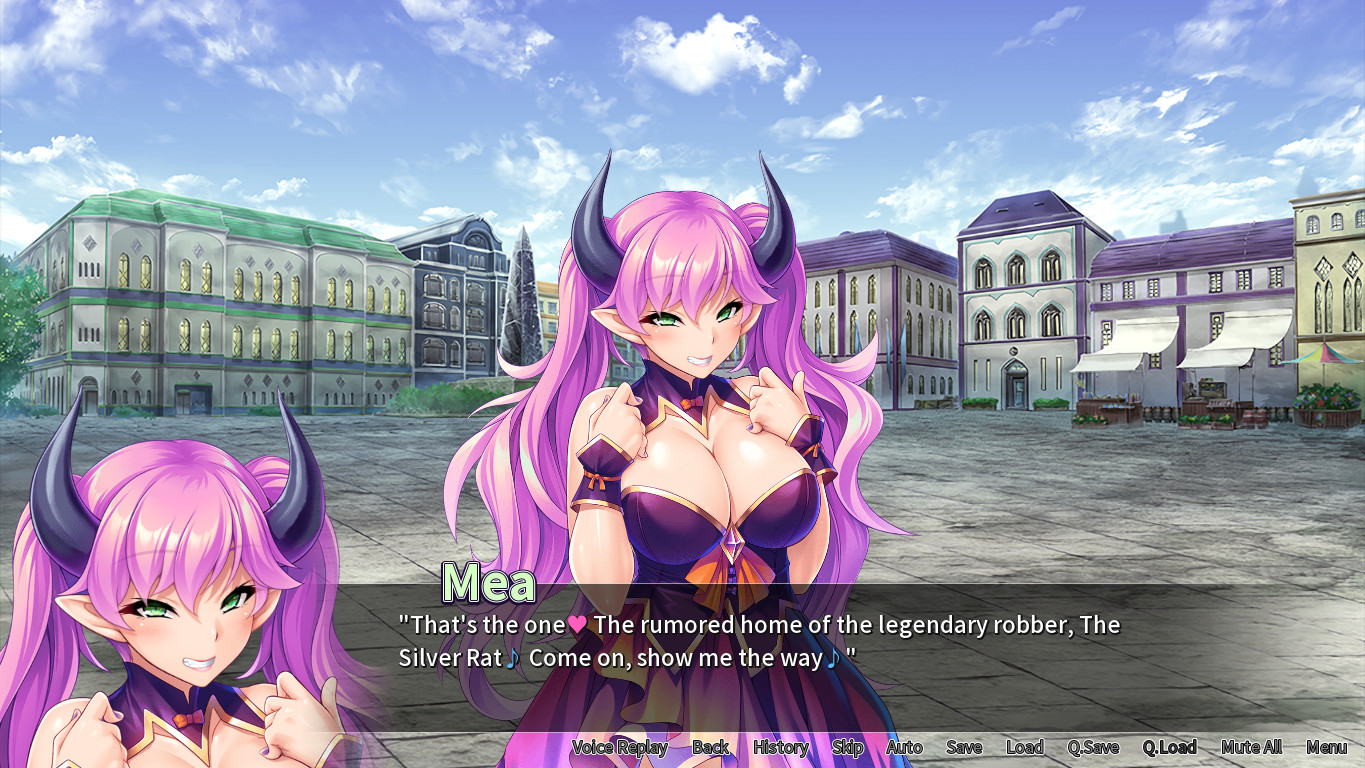Image resolution: width=1365 pixels, height=768 pixels.
Task: Quick load using Q.Load
Action: (x=1170, y=747)
